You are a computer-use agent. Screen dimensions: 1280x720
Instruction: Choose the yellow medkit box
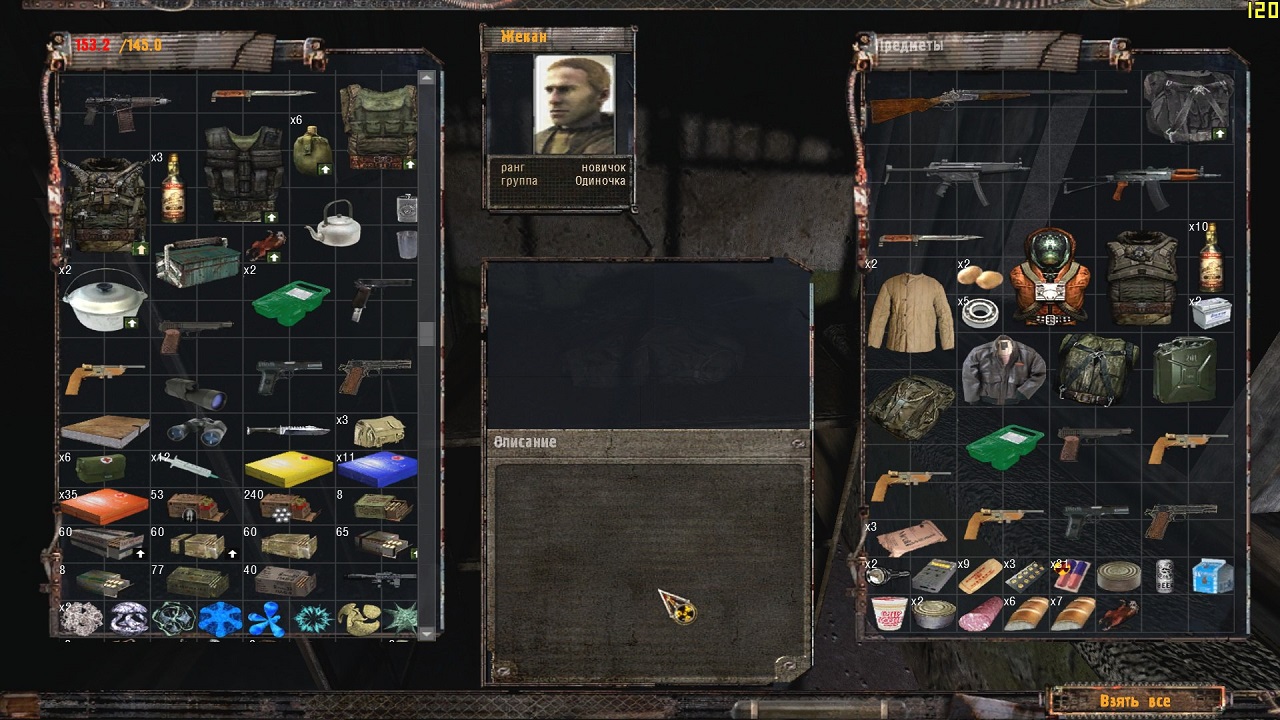tap(289, 467)
